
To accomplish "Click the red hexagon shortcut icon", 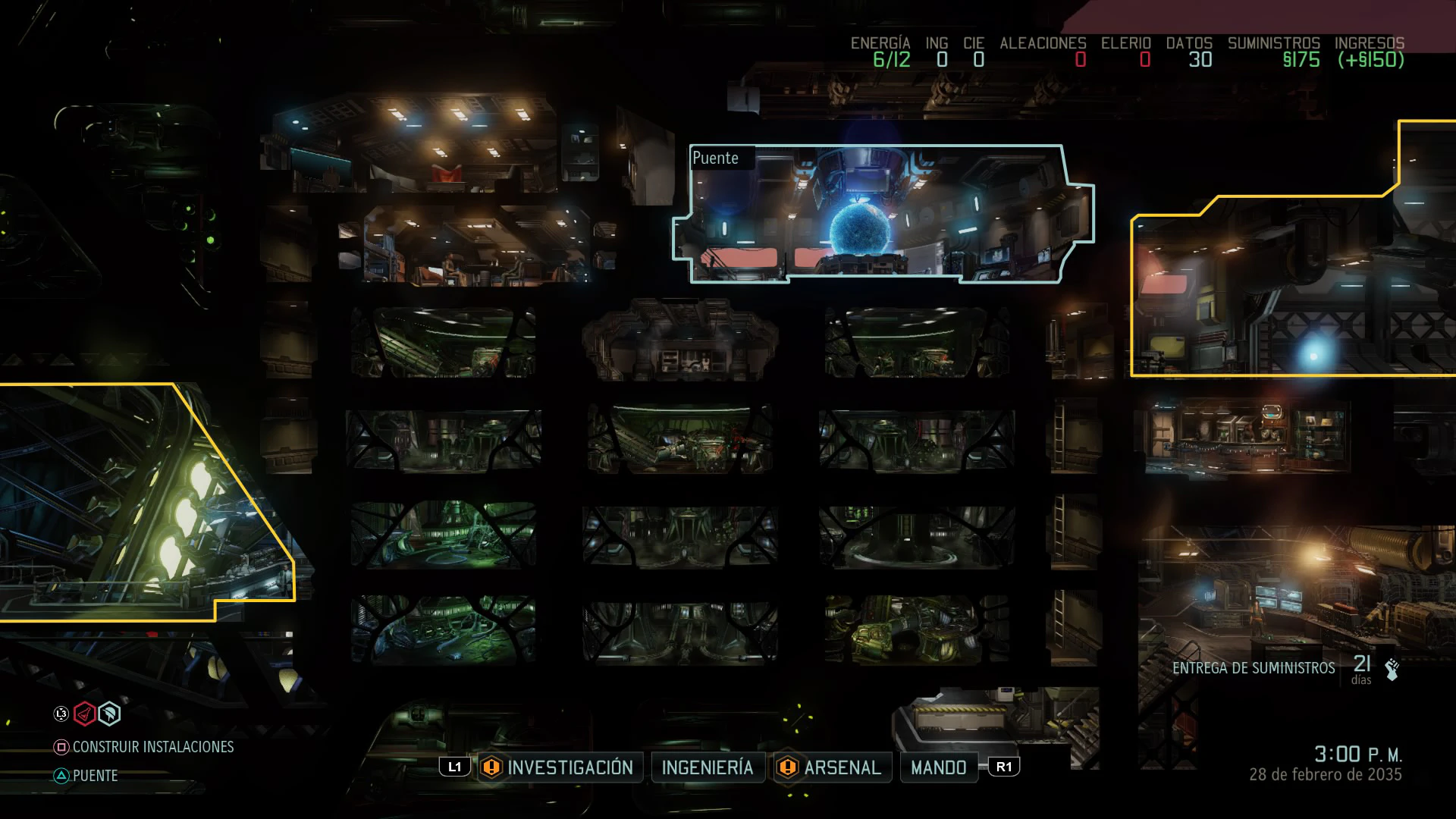I will click(x=84, y=714).
